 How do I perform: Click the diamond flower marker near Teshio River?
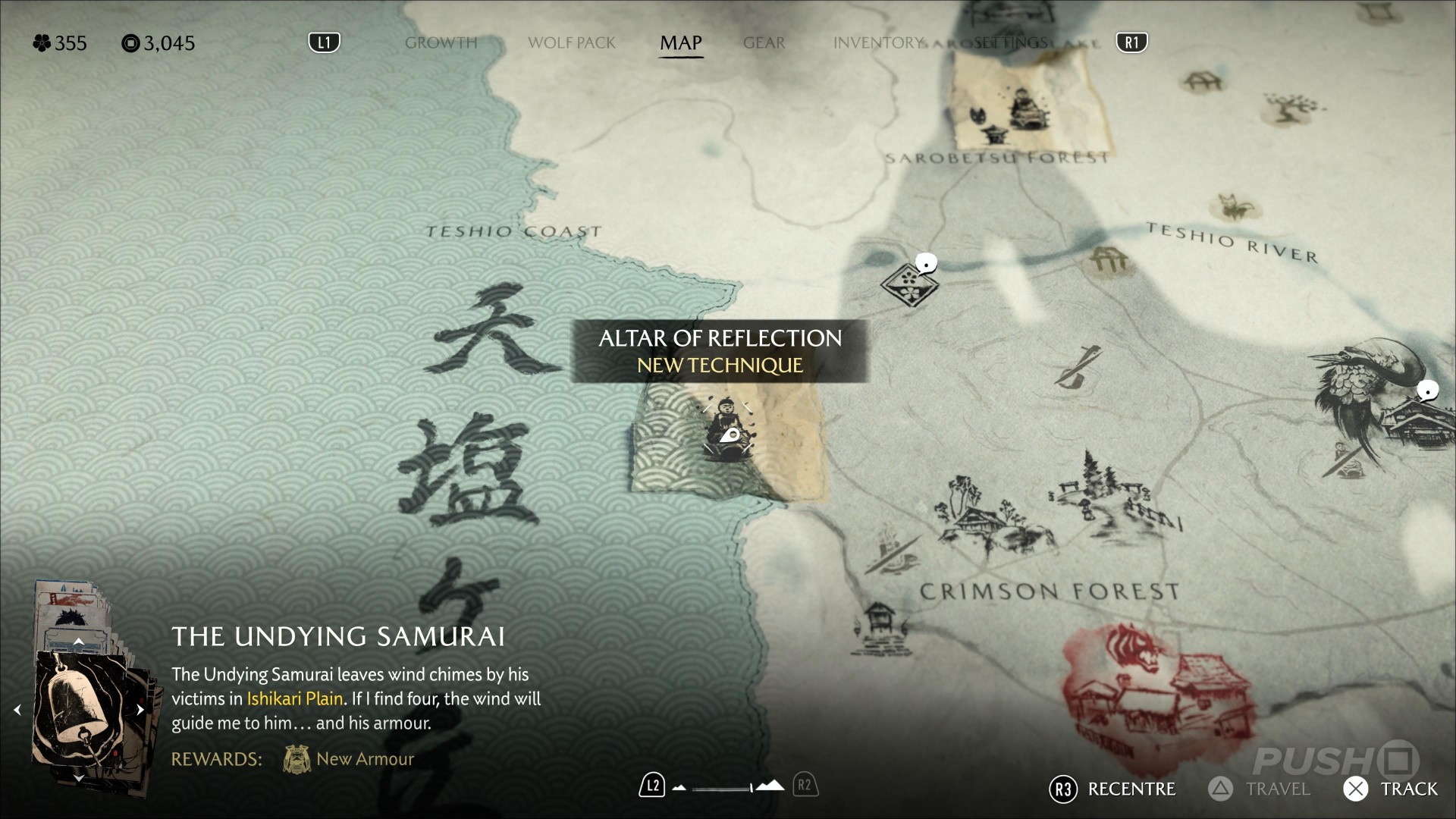(x=908, y=283)
